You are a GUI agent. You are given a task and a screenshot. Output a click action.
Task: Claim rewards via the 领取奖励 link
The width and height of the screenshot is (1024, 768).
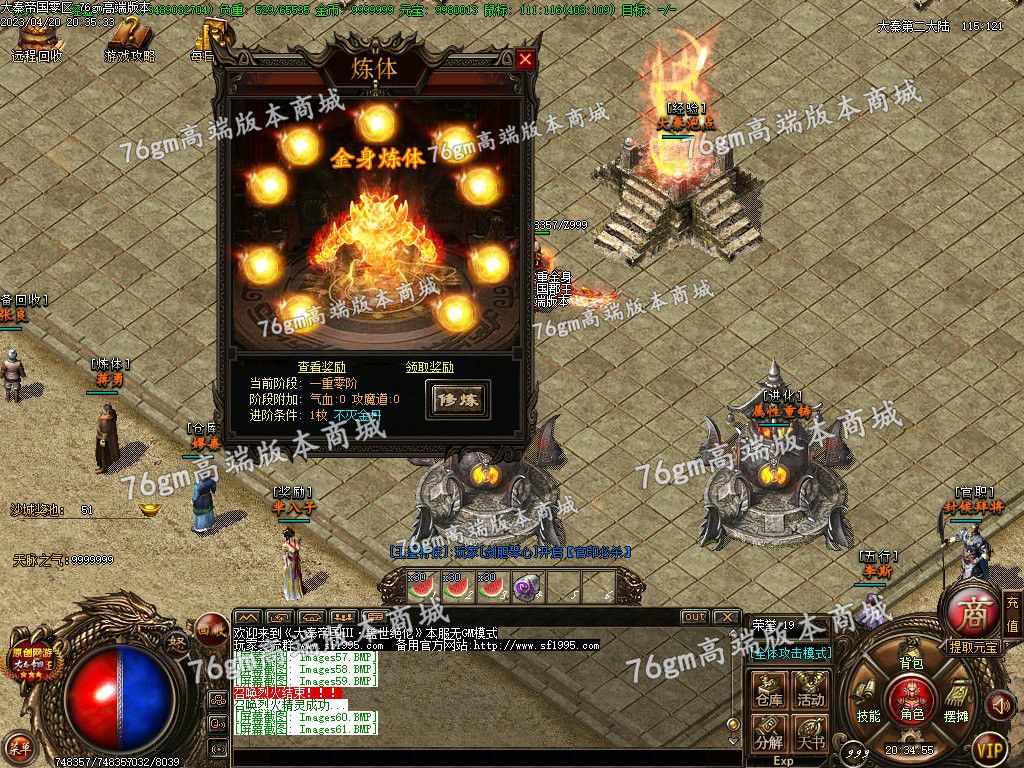tap(429, 367)
